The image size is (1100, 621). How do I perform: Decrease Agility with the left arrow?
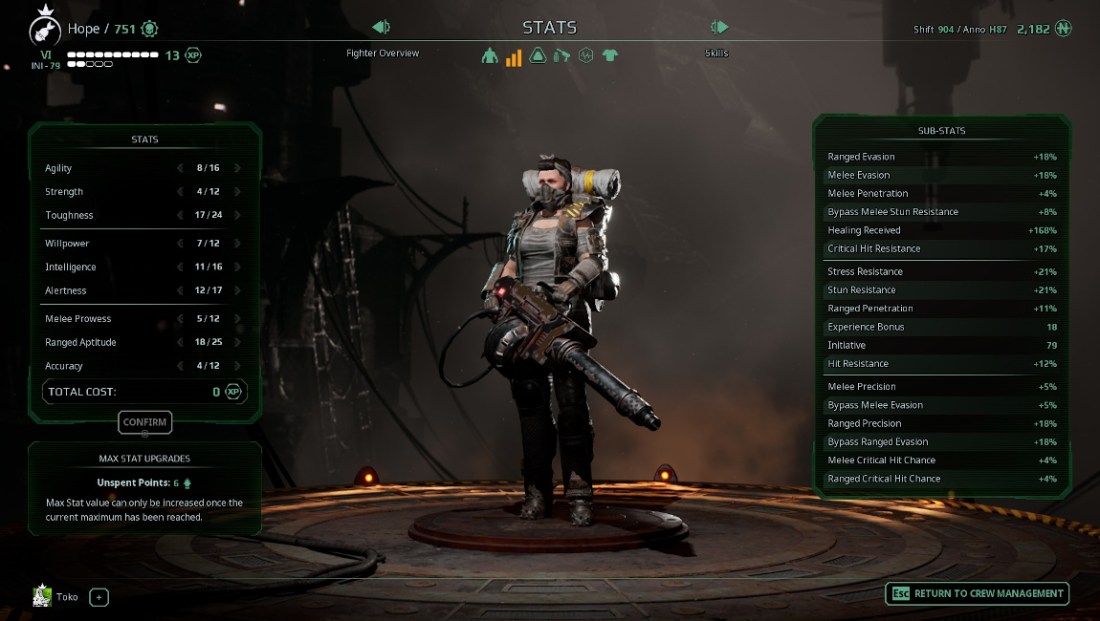180,168
